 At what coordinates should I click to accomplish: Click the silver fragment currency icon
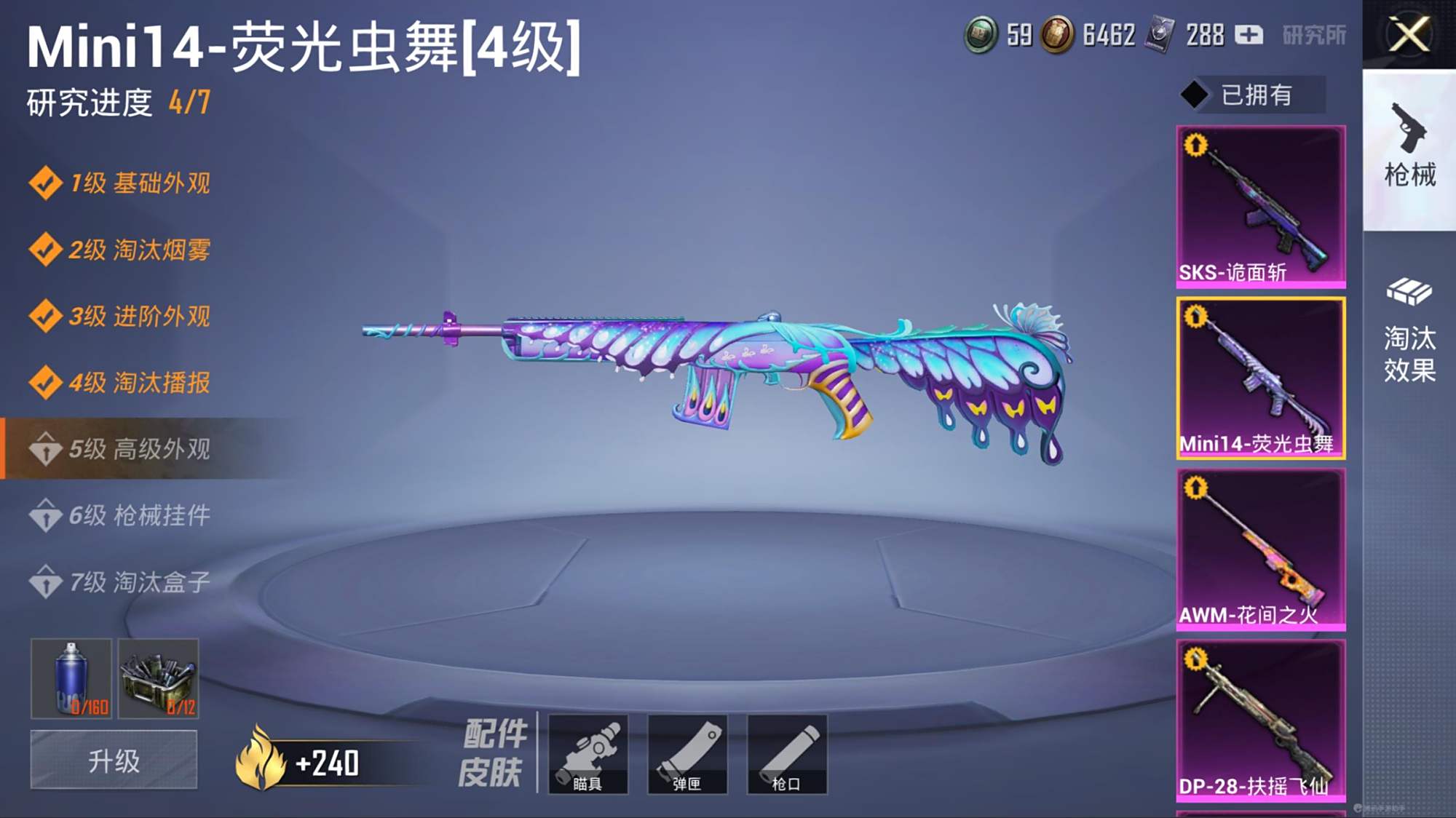tap(1160, 33)
